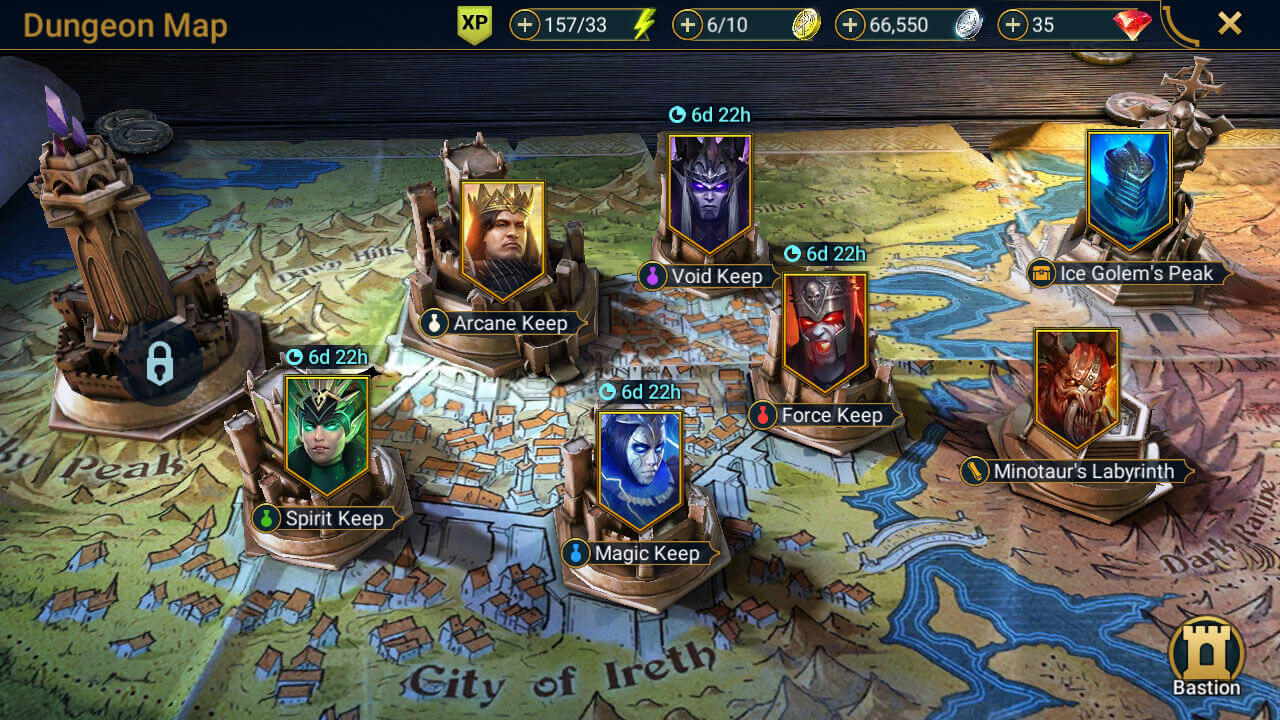This screenshot has height=720, width=1280.
Task: Select the Void Keep dungeon
Action: point(709,195)
